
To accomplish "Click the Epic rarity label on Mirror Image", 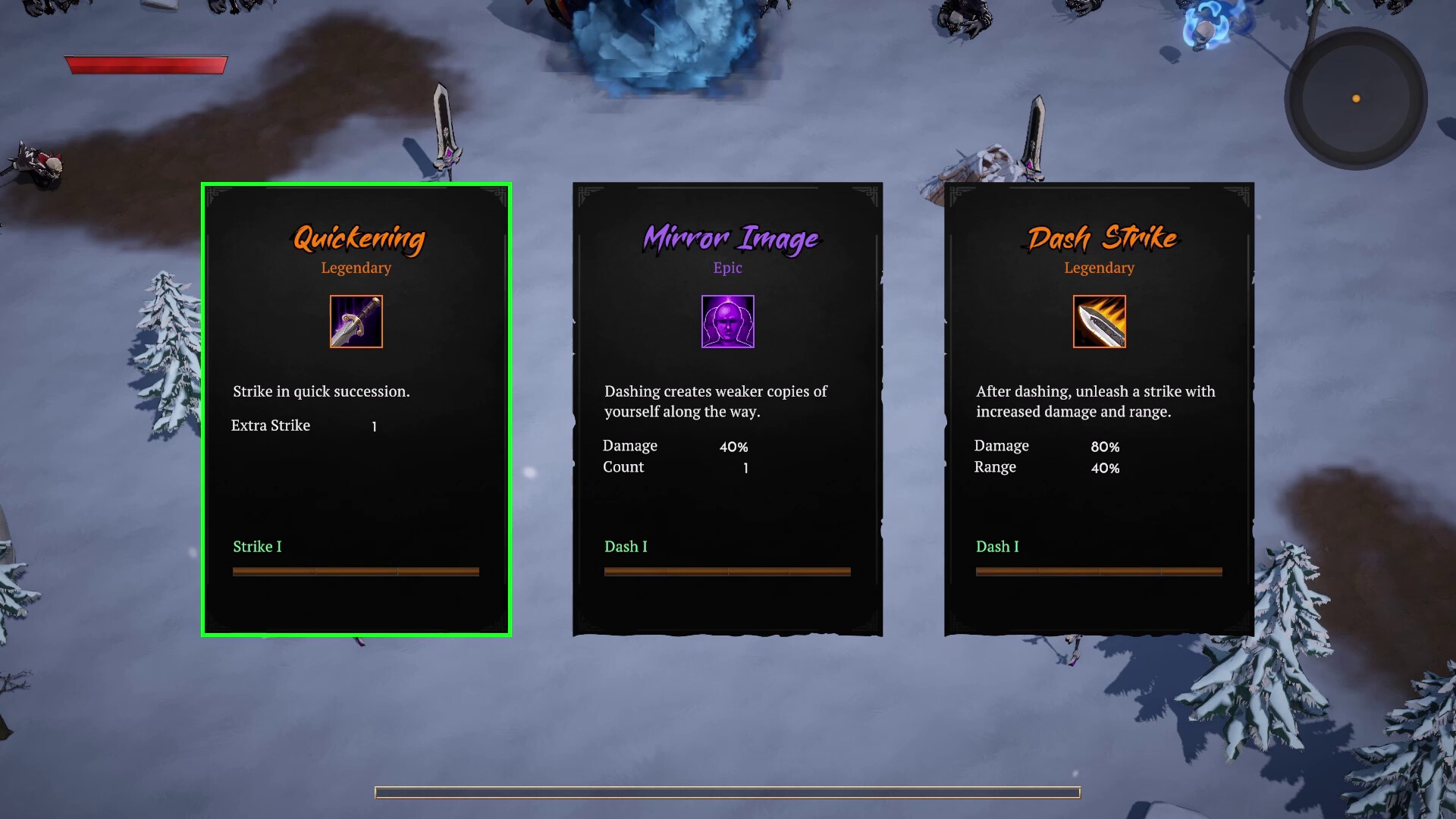I will click(x=727, y=268).
